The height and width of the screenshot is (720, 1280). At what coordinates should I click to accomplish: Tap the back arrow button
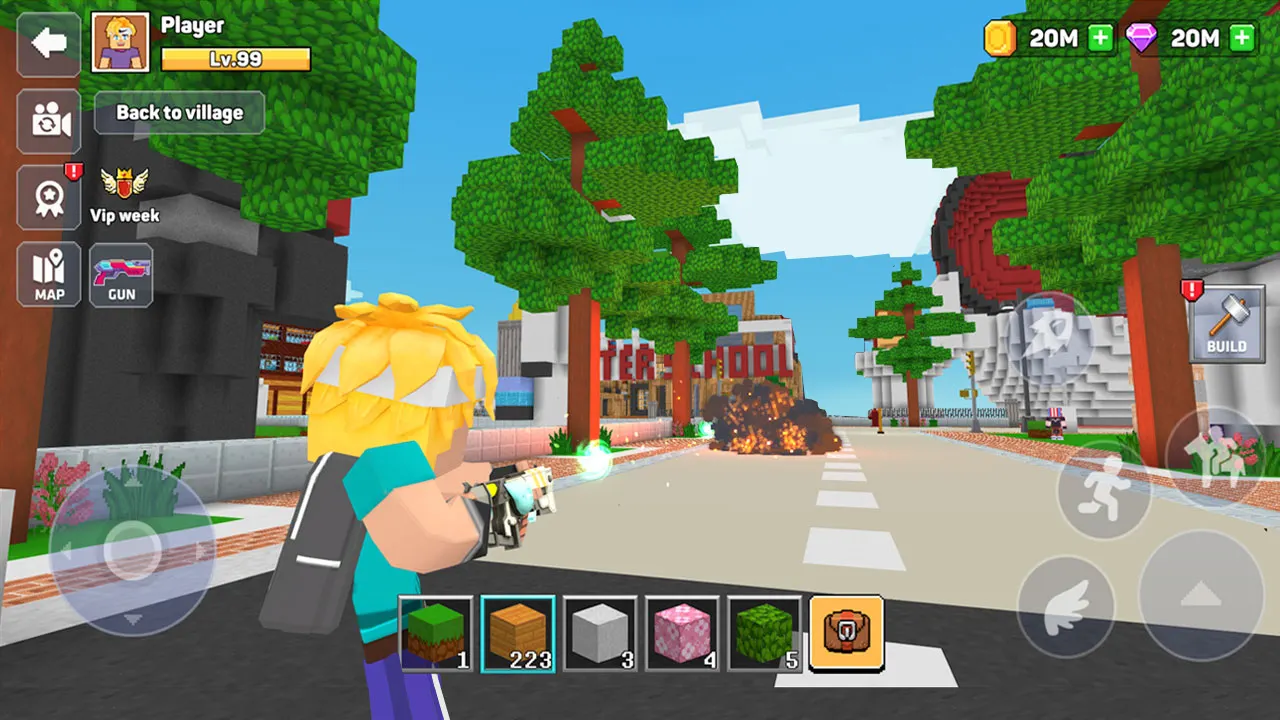coord(48,42)
